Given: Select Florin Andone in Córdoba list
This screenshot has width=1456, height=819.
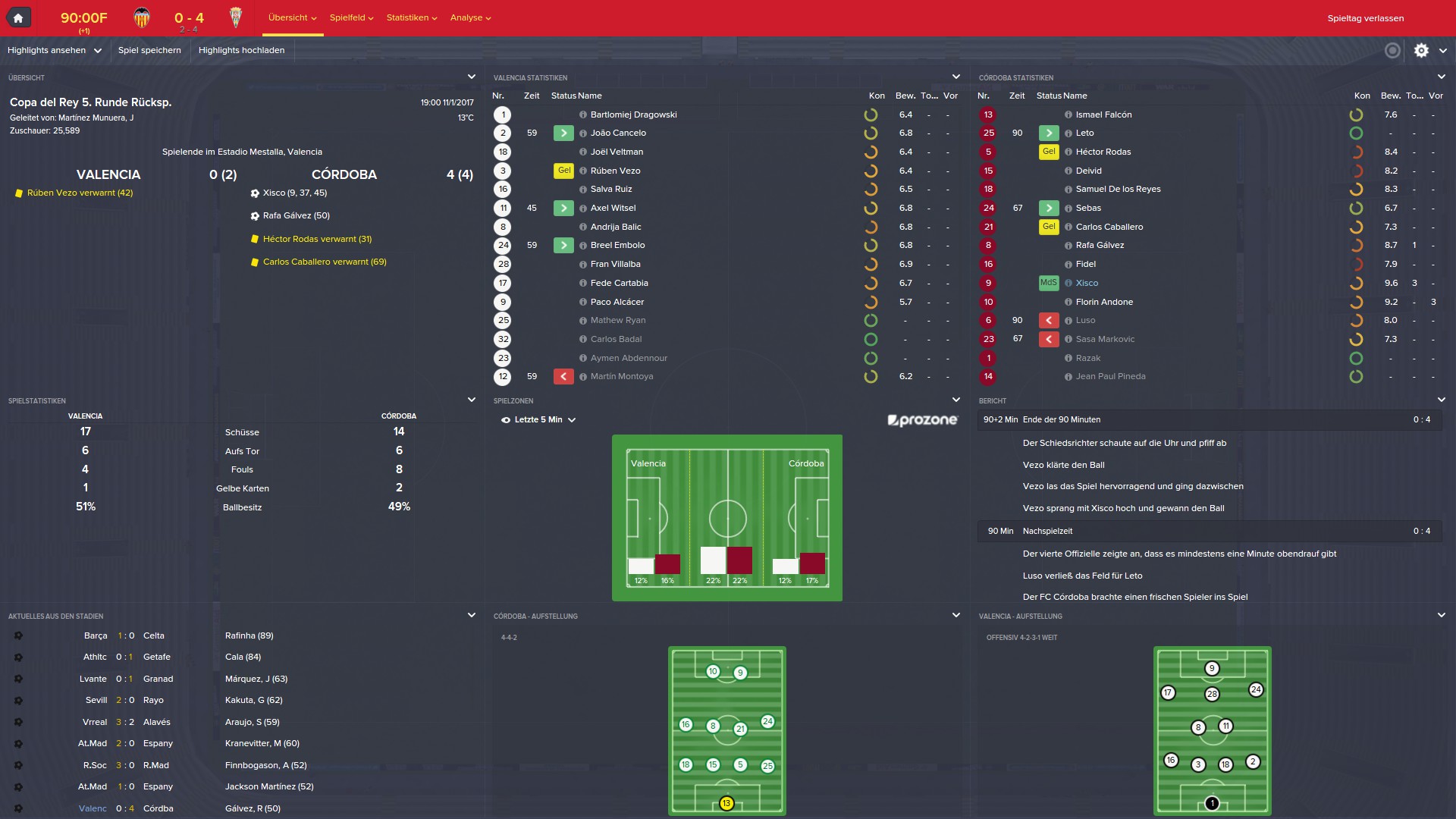Looking at the screenshot, I should coord(1104,302).
